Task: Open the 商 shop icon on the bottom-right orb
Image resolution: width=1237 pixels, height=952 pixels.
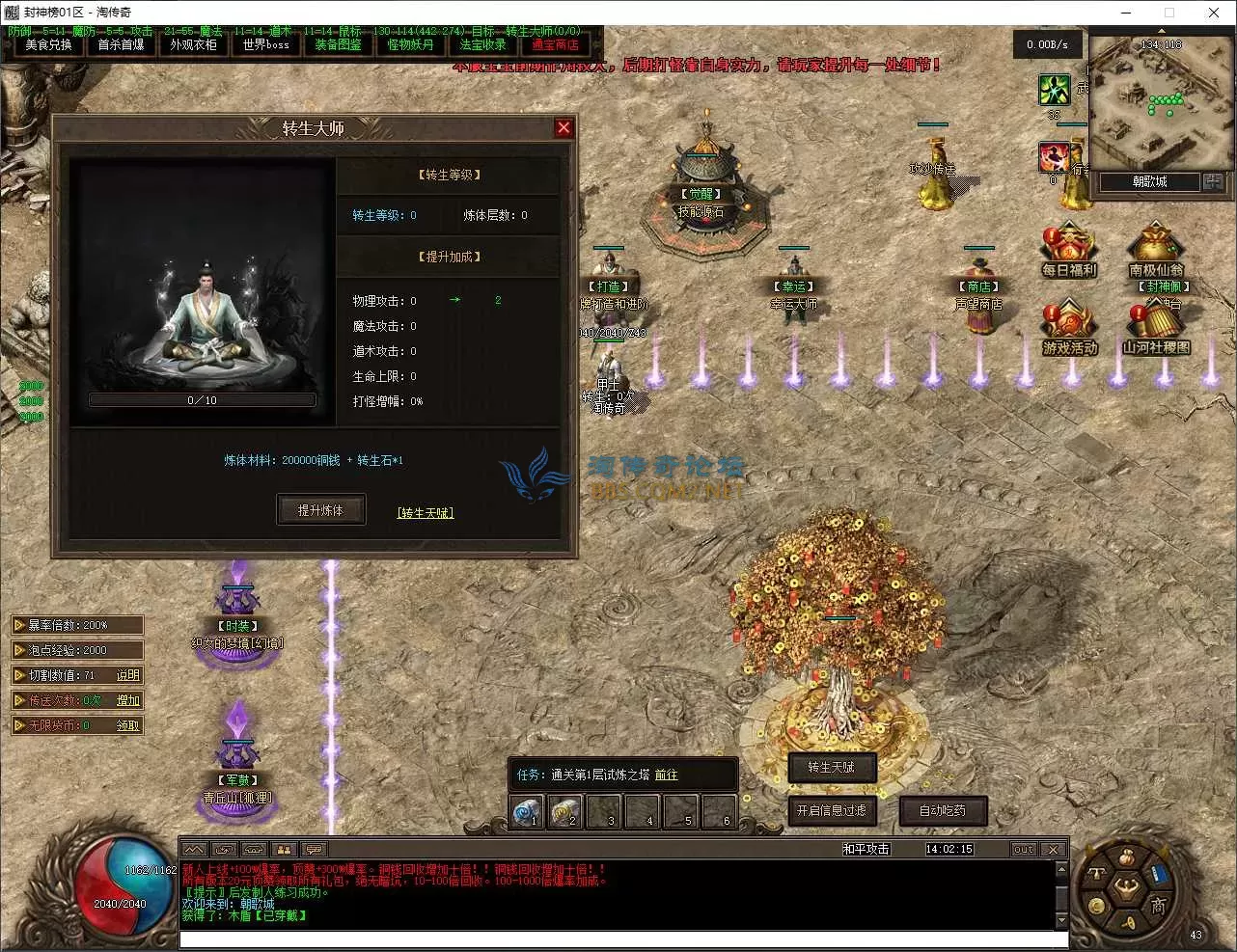Action: 1159,905
